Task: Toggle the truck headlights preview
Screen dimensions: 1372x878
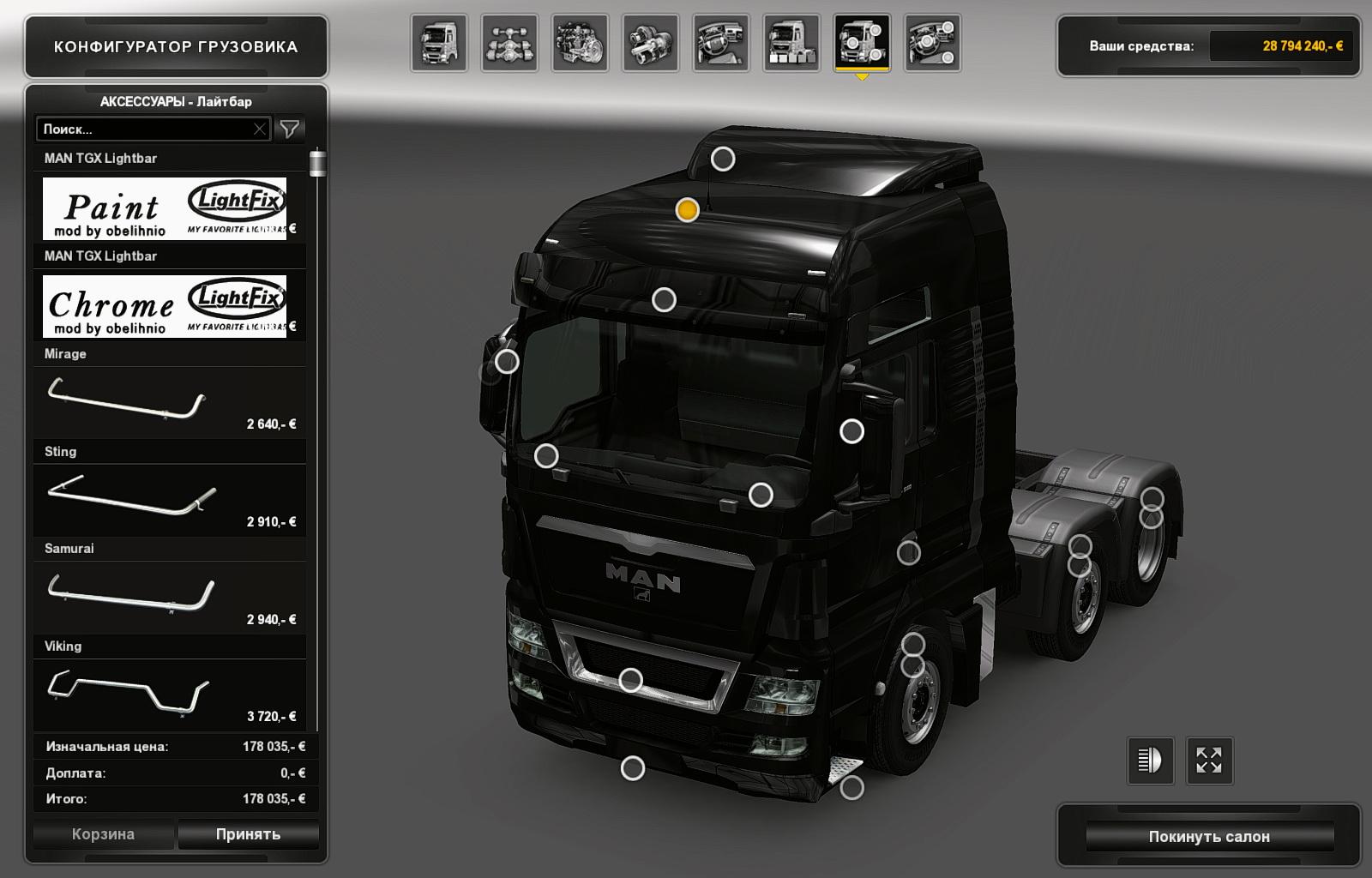Action: coord(1149,761)
